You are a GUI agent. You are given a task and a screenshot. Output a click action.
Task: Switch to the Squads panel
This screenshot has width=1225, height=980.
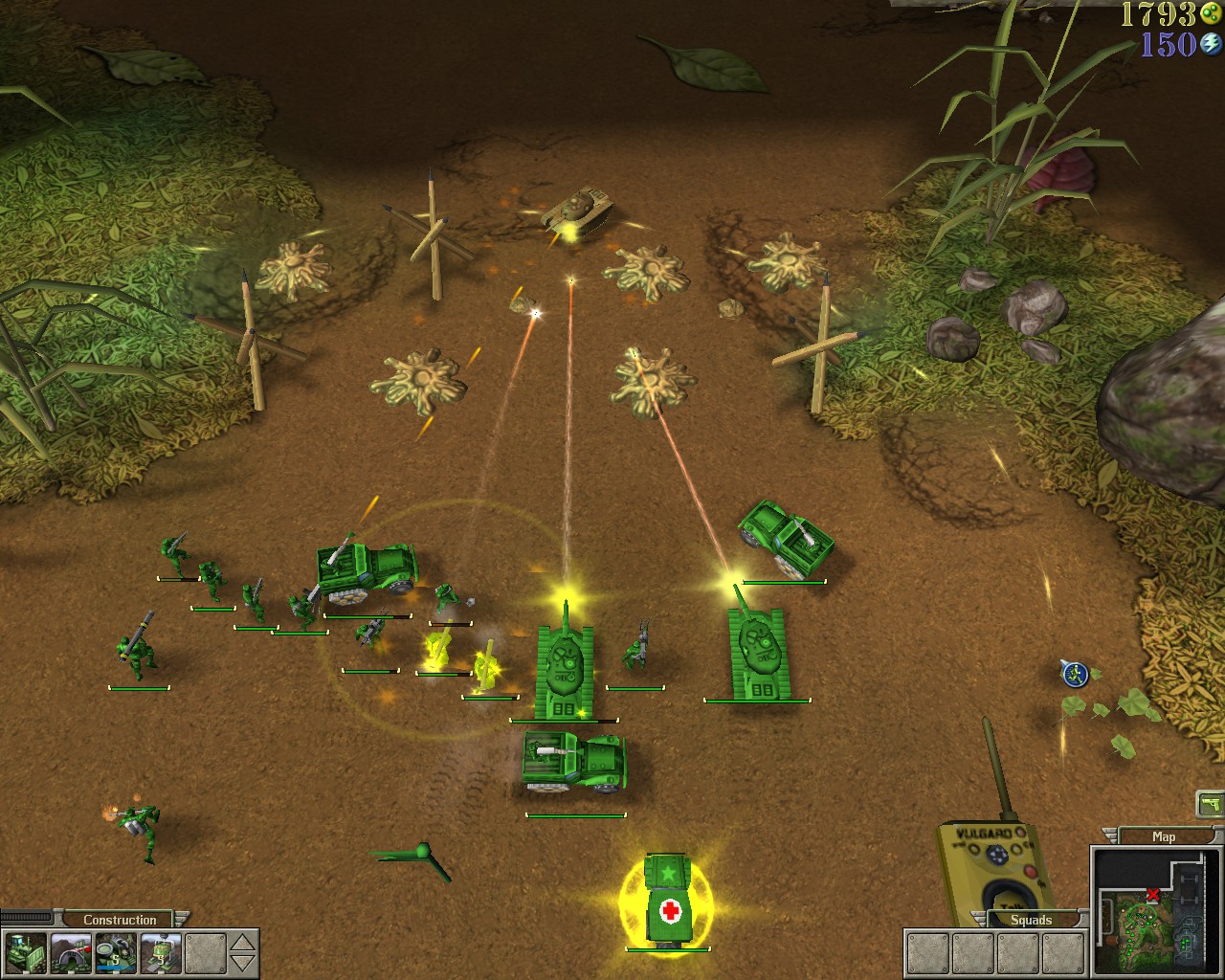click(1034, 919)
